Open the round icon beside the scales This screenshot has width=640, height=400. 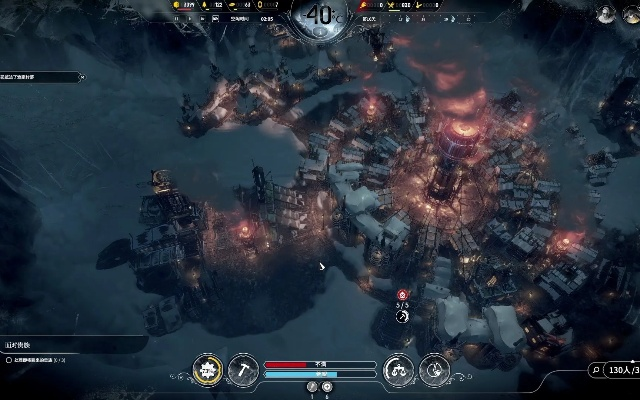433,368
